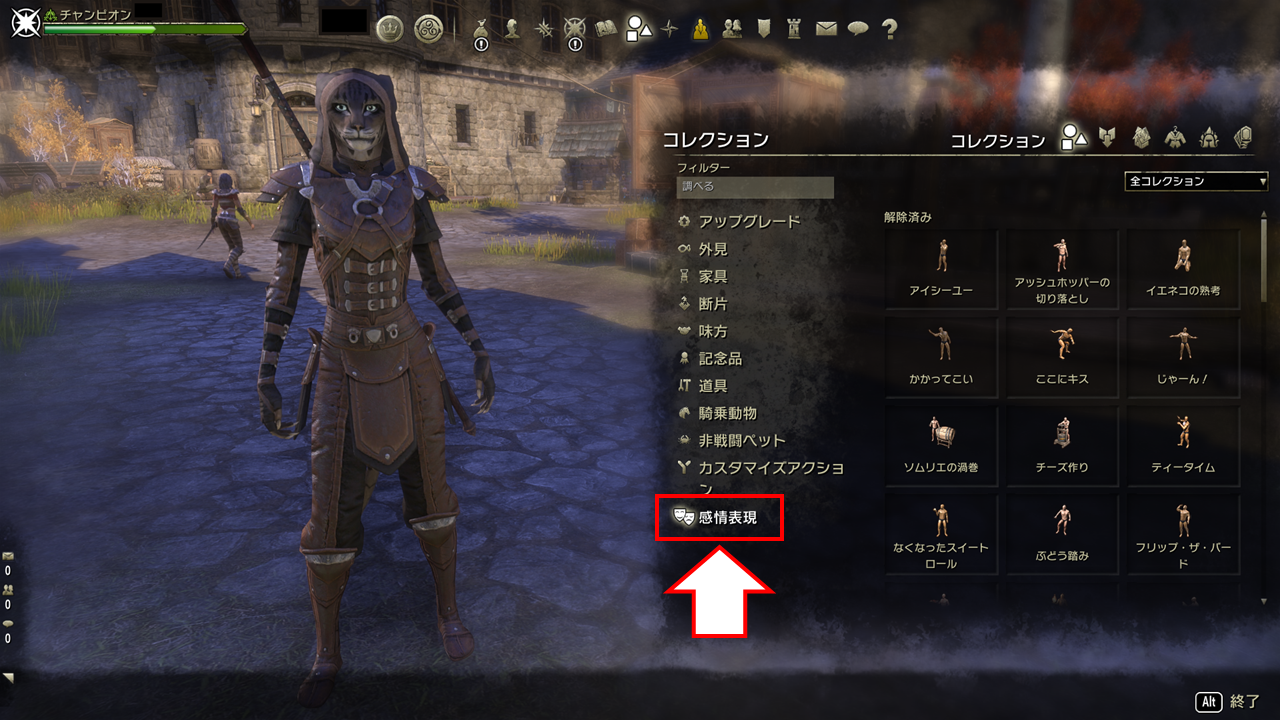Open the Crown Store crown icon

point(389,29)
